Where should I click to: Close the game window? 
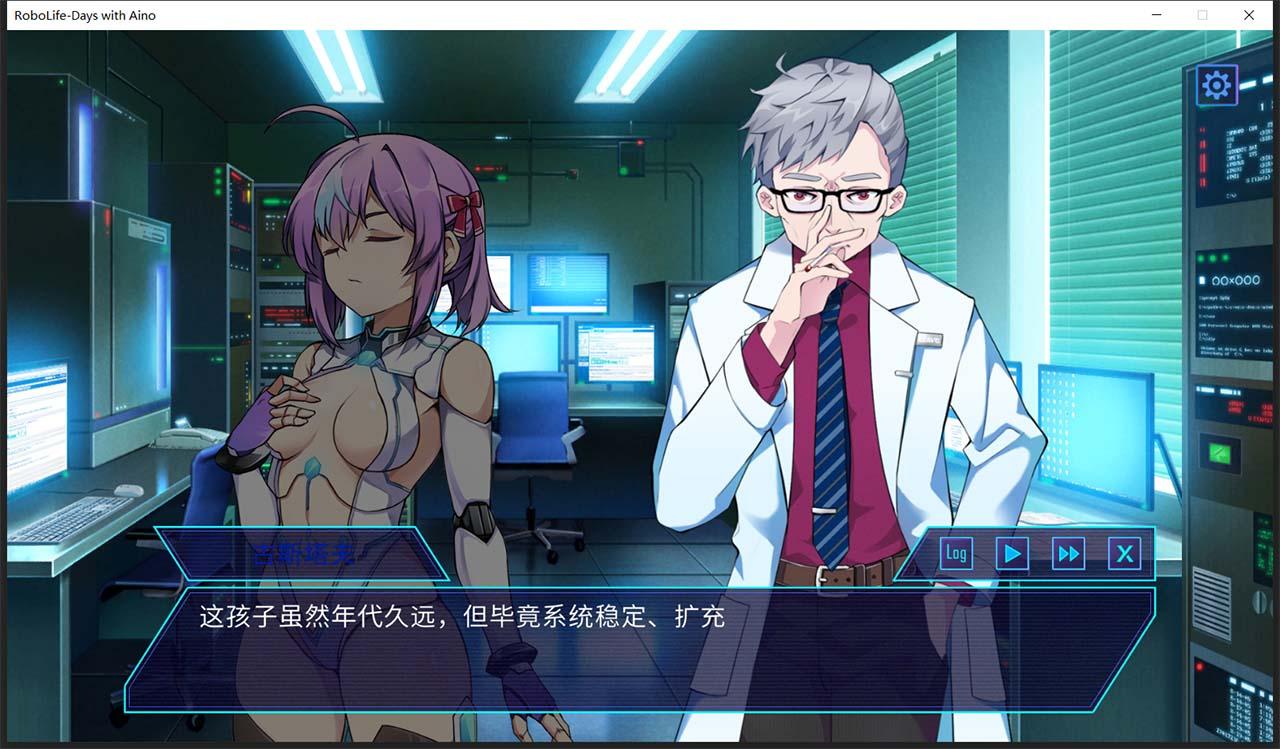coord(1248,15)
